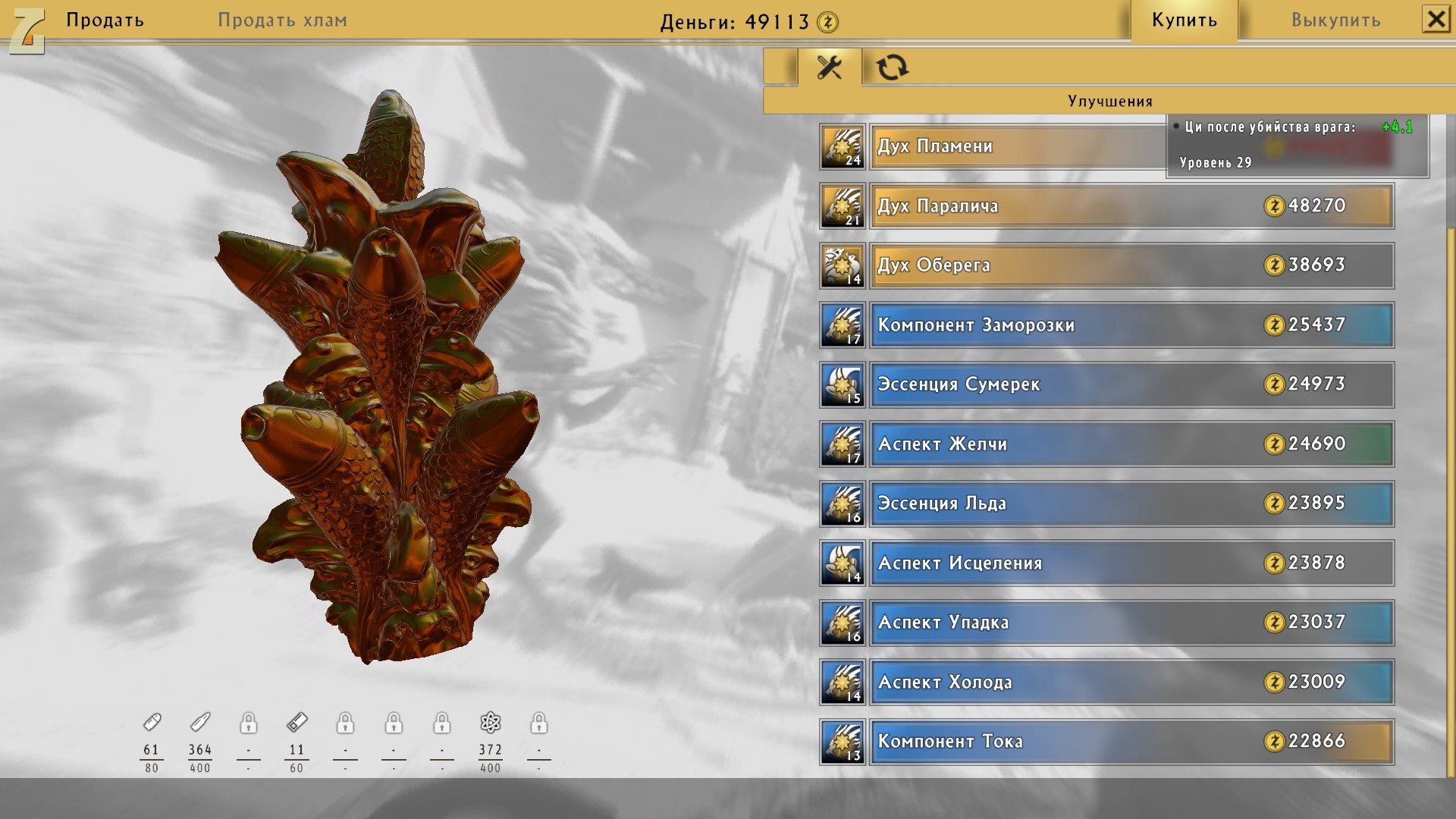Select the Дух Оберега upgrade row
Image resolution: width=1456 pixels, height=819 pixels.
point(1131,265)
